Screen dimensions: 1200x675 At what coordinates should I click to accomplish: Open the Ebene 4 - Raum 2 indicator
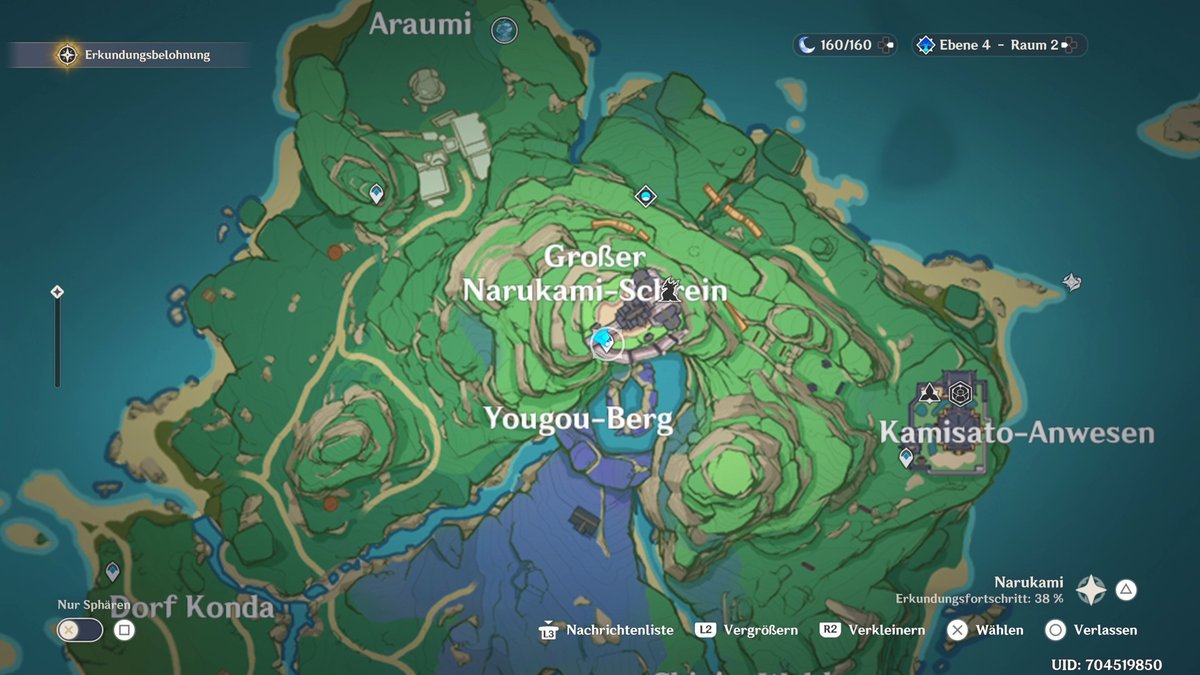pyautogui.click(x=997, y=45)
